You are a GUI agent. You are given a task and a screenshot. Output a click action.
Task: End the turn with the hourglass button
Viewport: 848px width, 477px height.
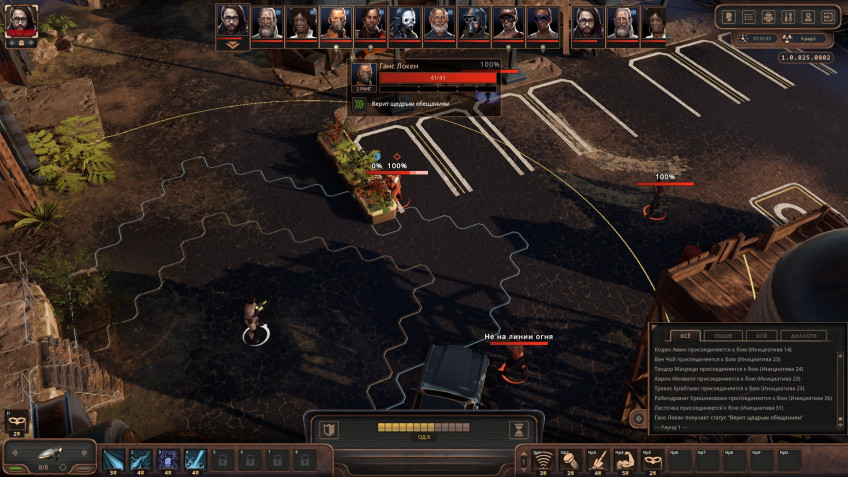[x=519, y=430]
